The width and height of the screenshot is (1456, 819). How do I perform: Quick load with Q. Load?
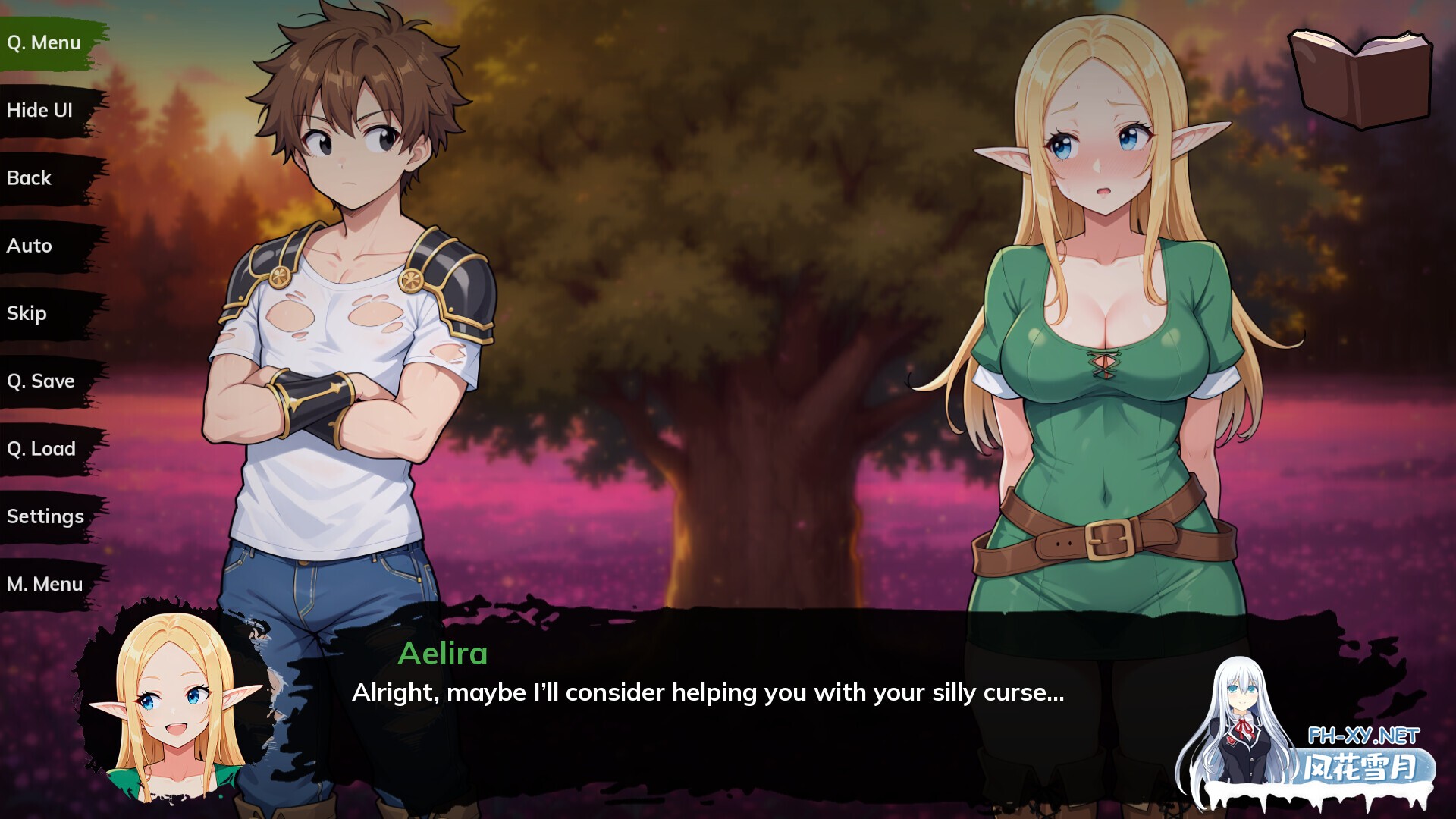click(x=42, y=449)
